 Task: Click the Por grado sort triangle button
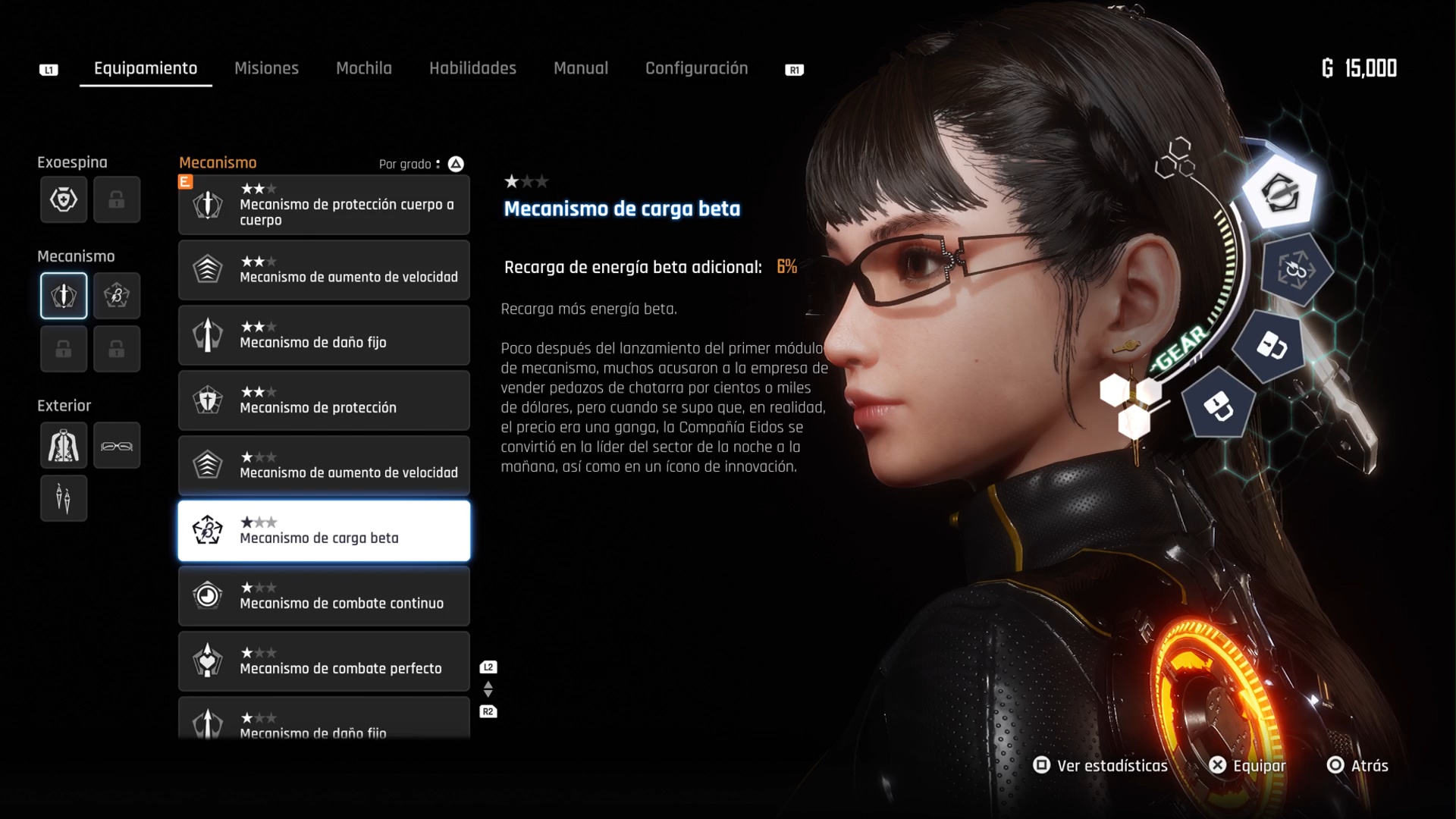(456, 164)
